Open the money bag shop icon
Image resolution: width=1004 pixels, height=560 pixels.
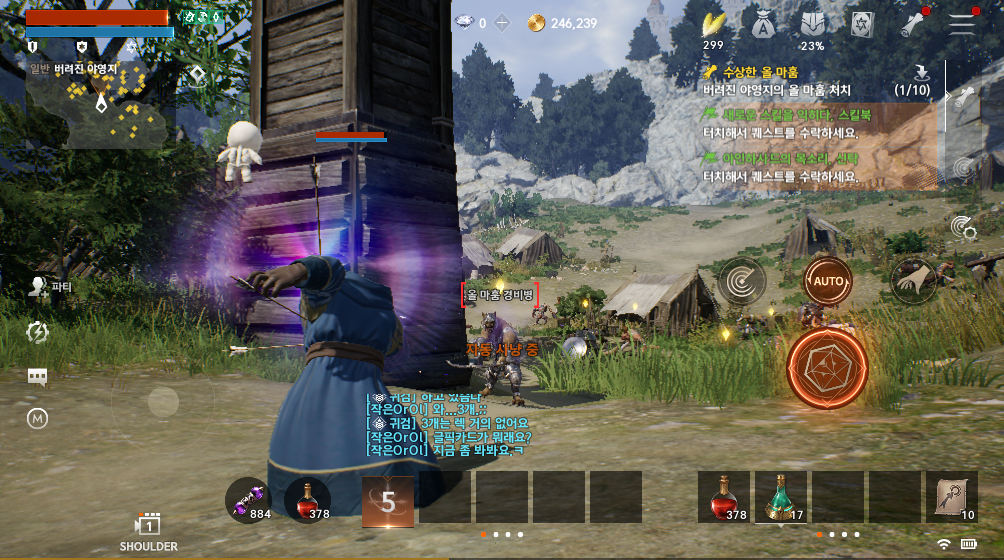[x=762, y=25]
